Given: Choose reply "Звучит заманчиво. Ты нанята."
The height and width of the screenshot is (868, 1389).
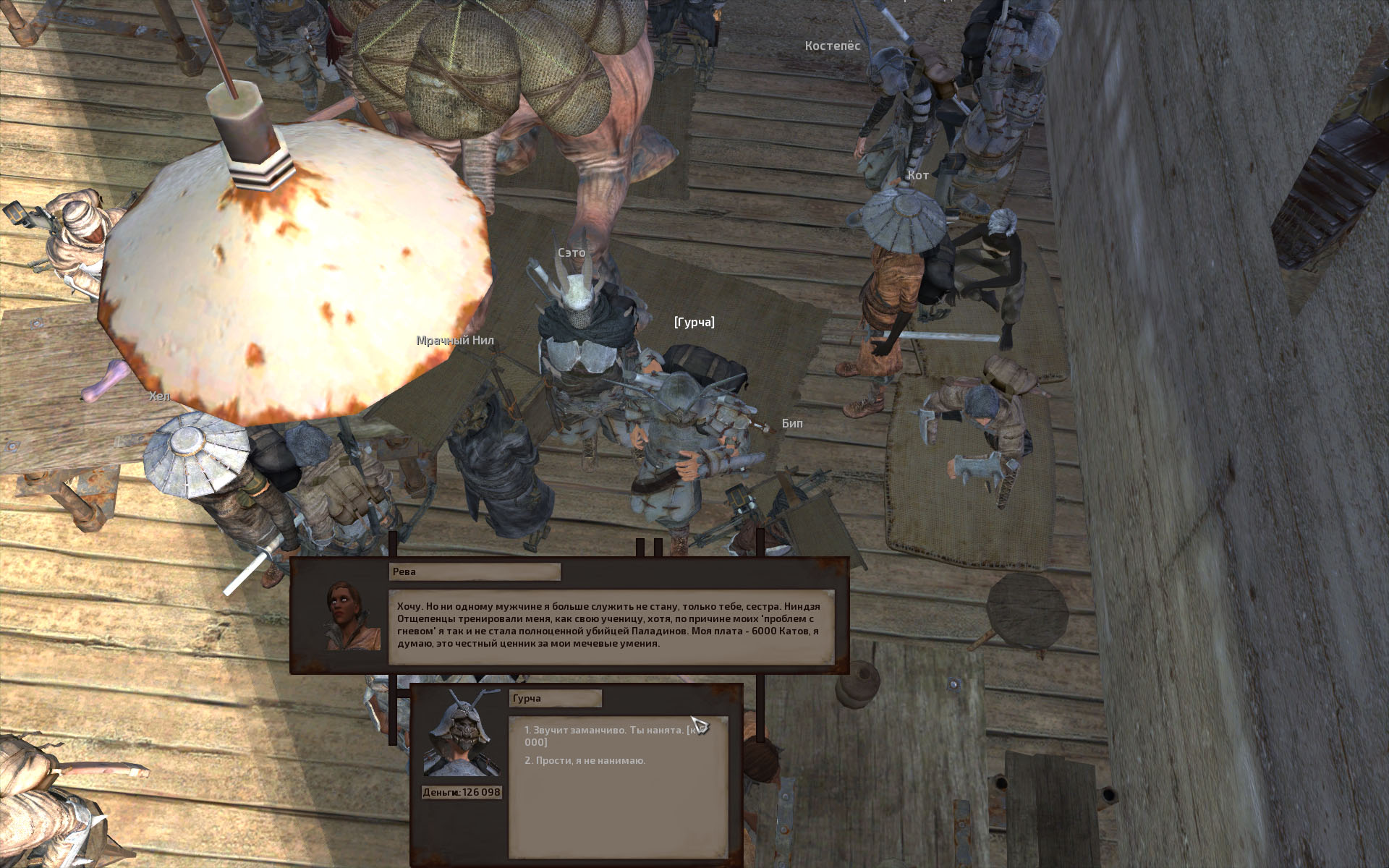Looking at the screenshot, I should [x=604, y=731].
